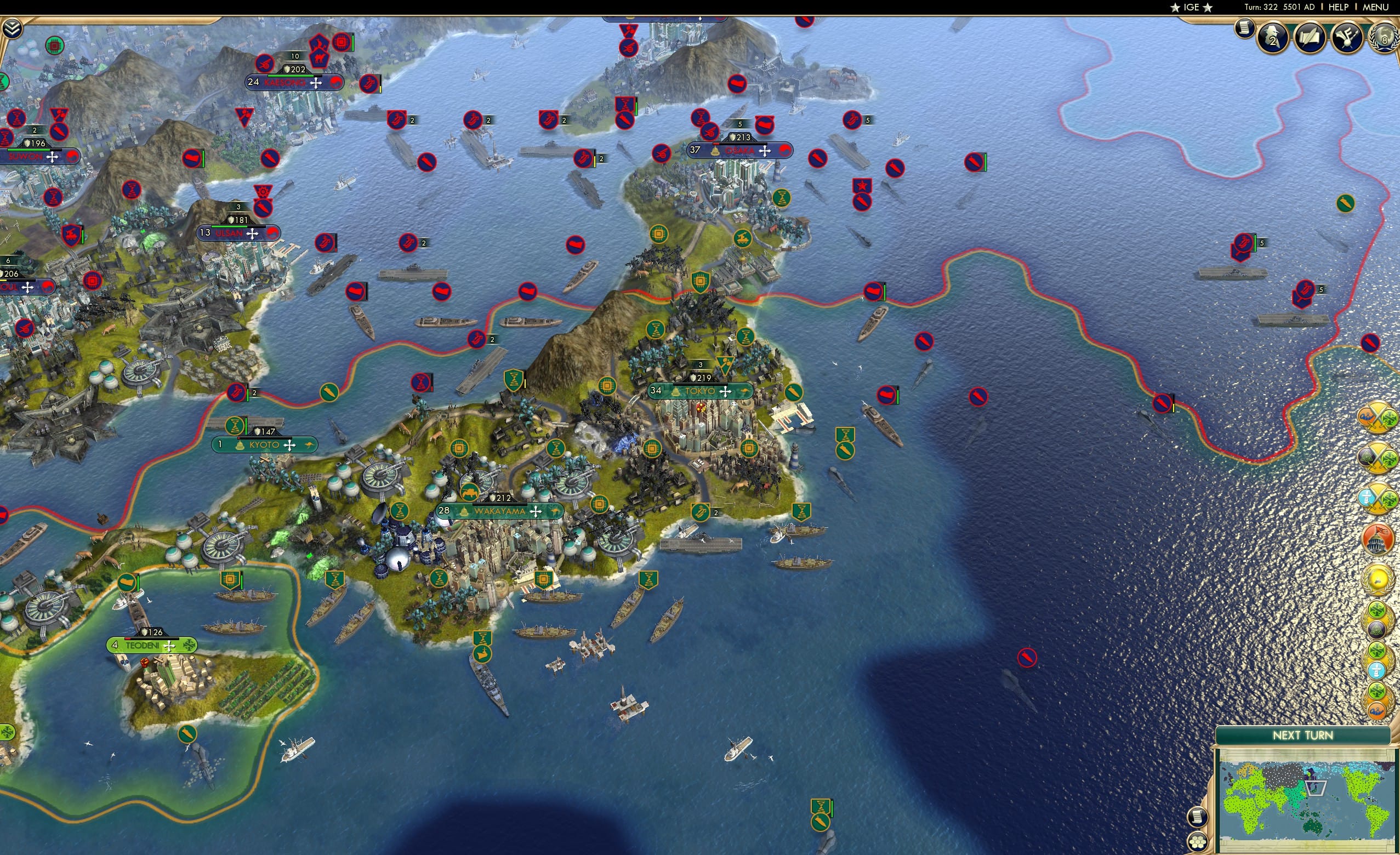Click the scroll log icon beside the minimap
This screenshot has width=1400, height=855.
[x=1198, y=817]
